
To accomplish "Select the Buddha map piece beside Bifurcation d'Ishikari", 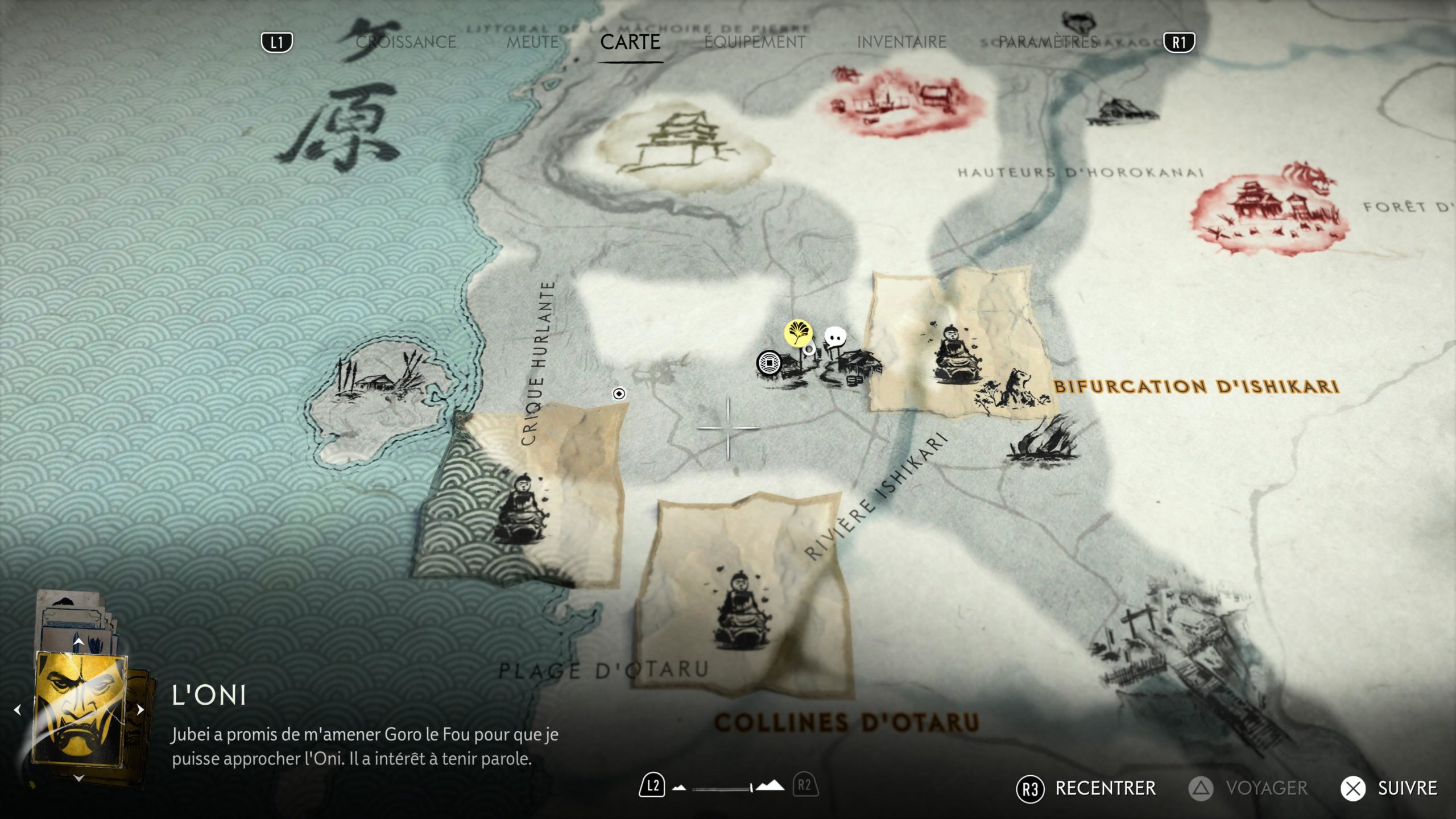I will point(955,353).
